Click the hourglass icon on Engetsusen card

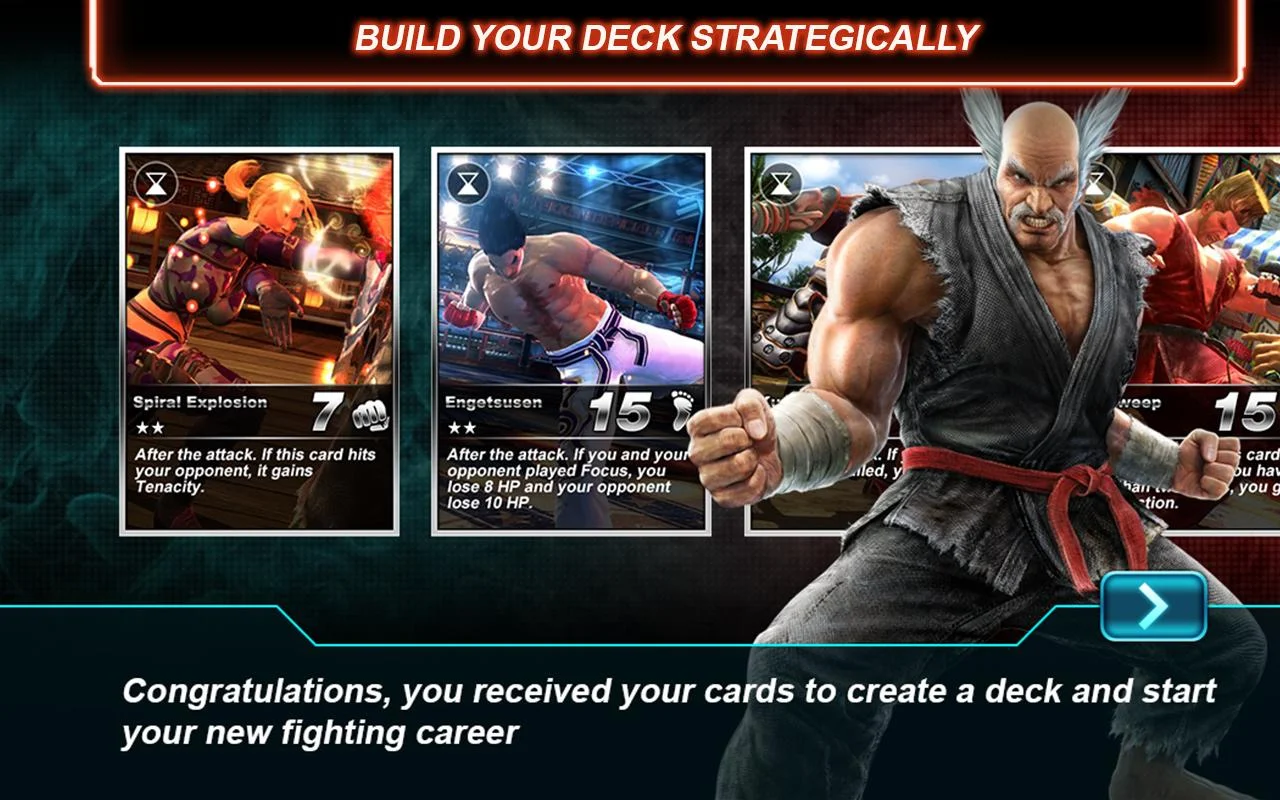pyautogui.click(x=466, y=183)
